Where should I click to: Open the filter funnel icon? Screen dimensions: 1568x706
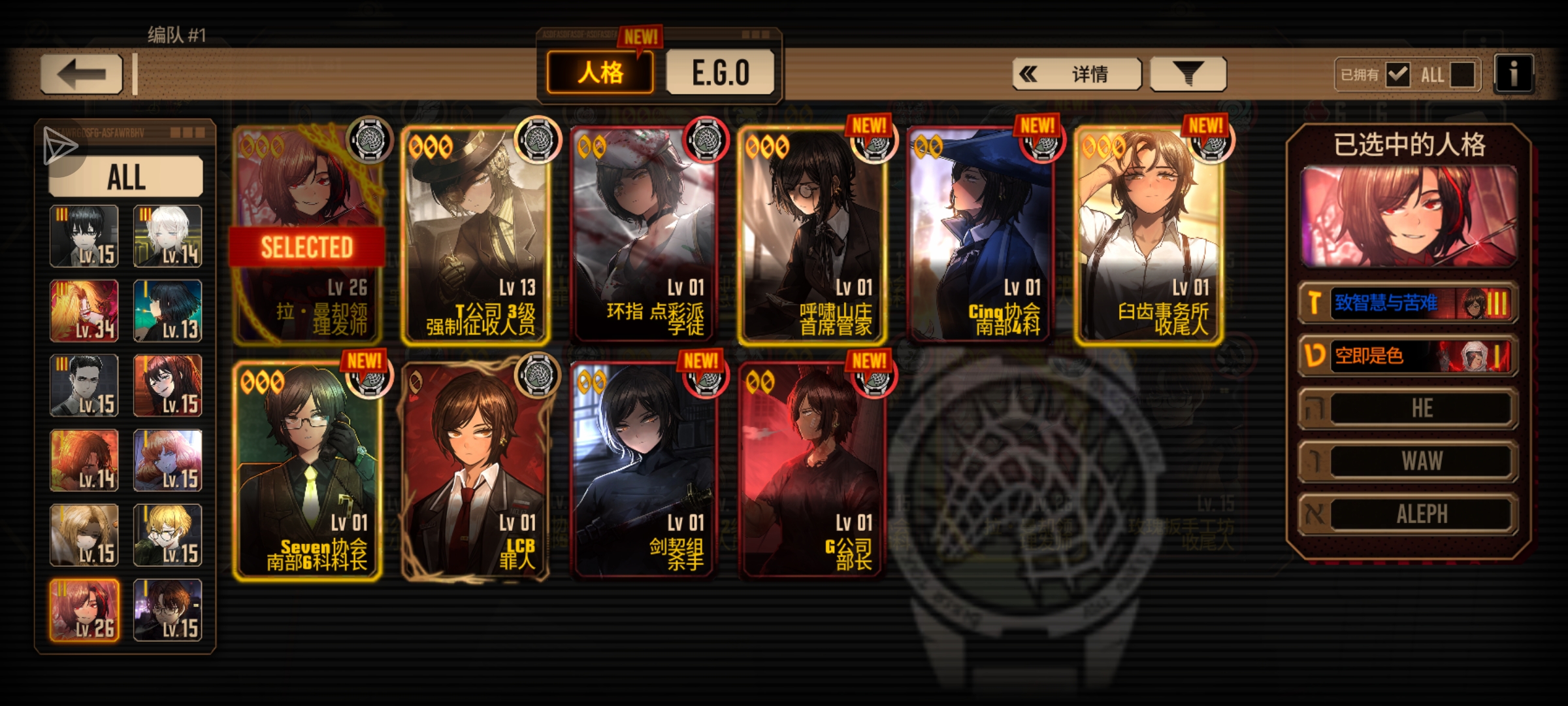click(1188, 73)
